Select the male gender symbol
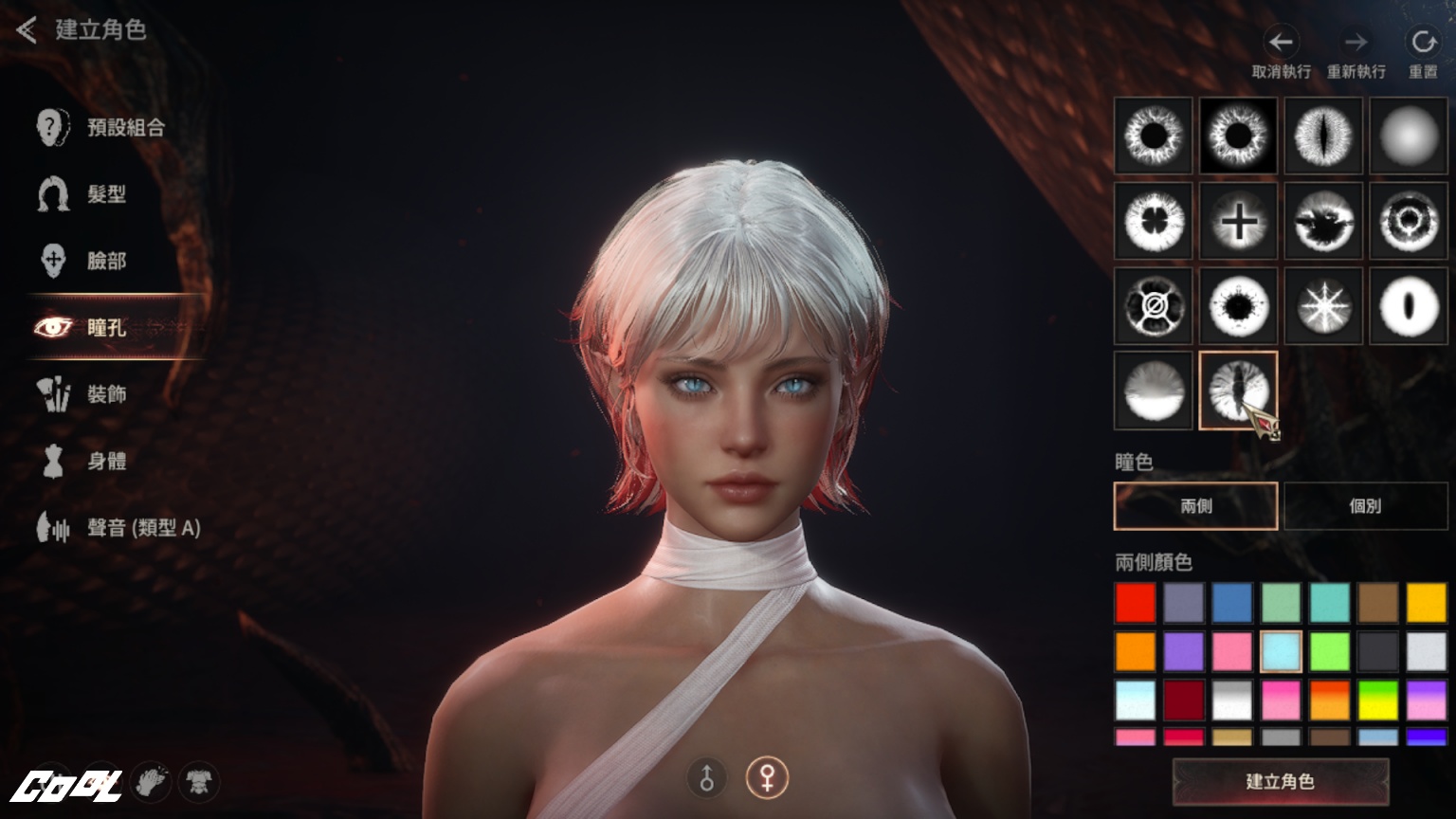Image resolution: width=1456 pixels, height=819 pixels. [707, 778]
